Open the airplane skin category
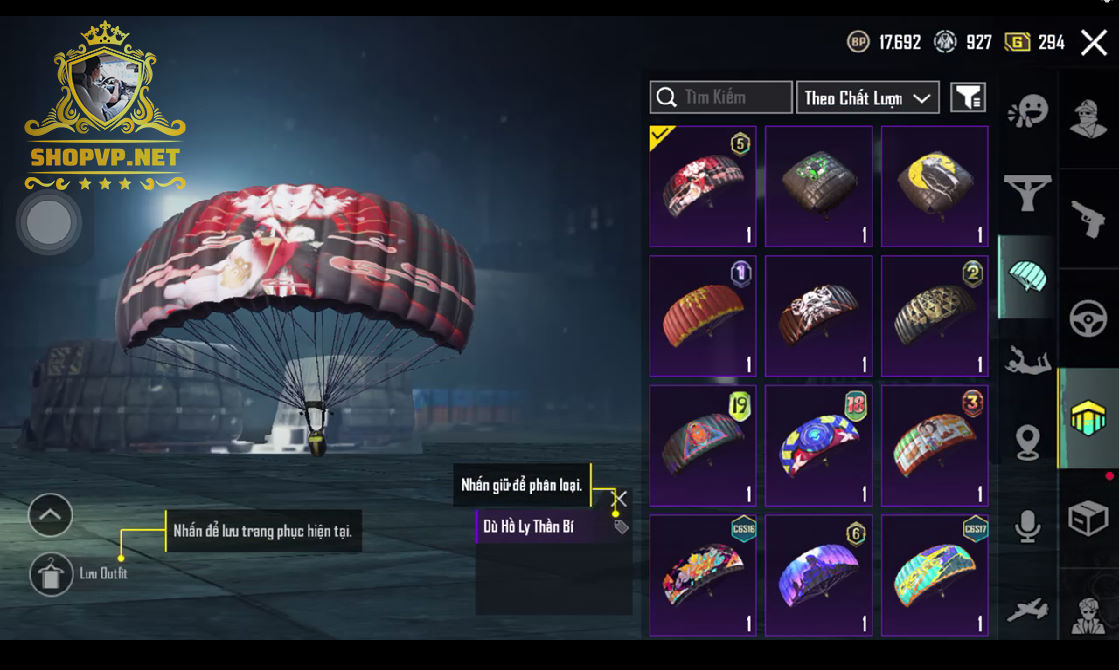1119x670 pixels. coord(1027,608)
